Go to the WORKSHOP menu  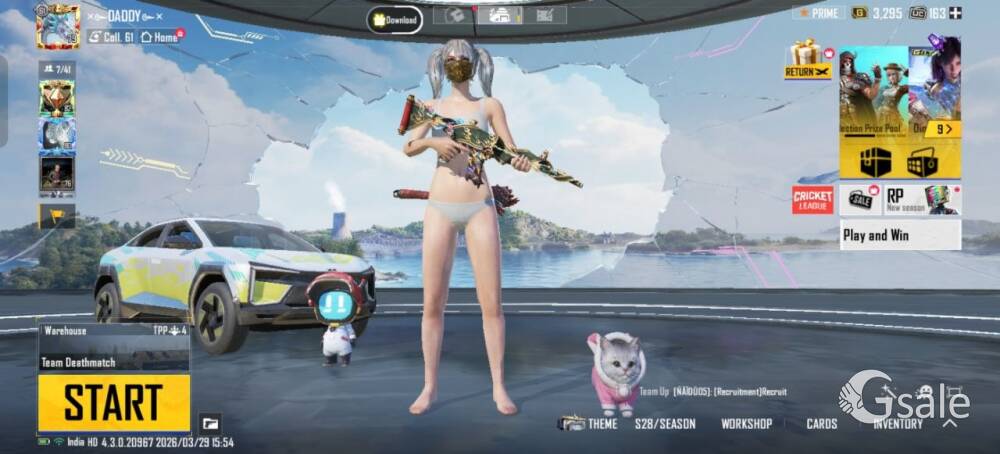(746, 424)
